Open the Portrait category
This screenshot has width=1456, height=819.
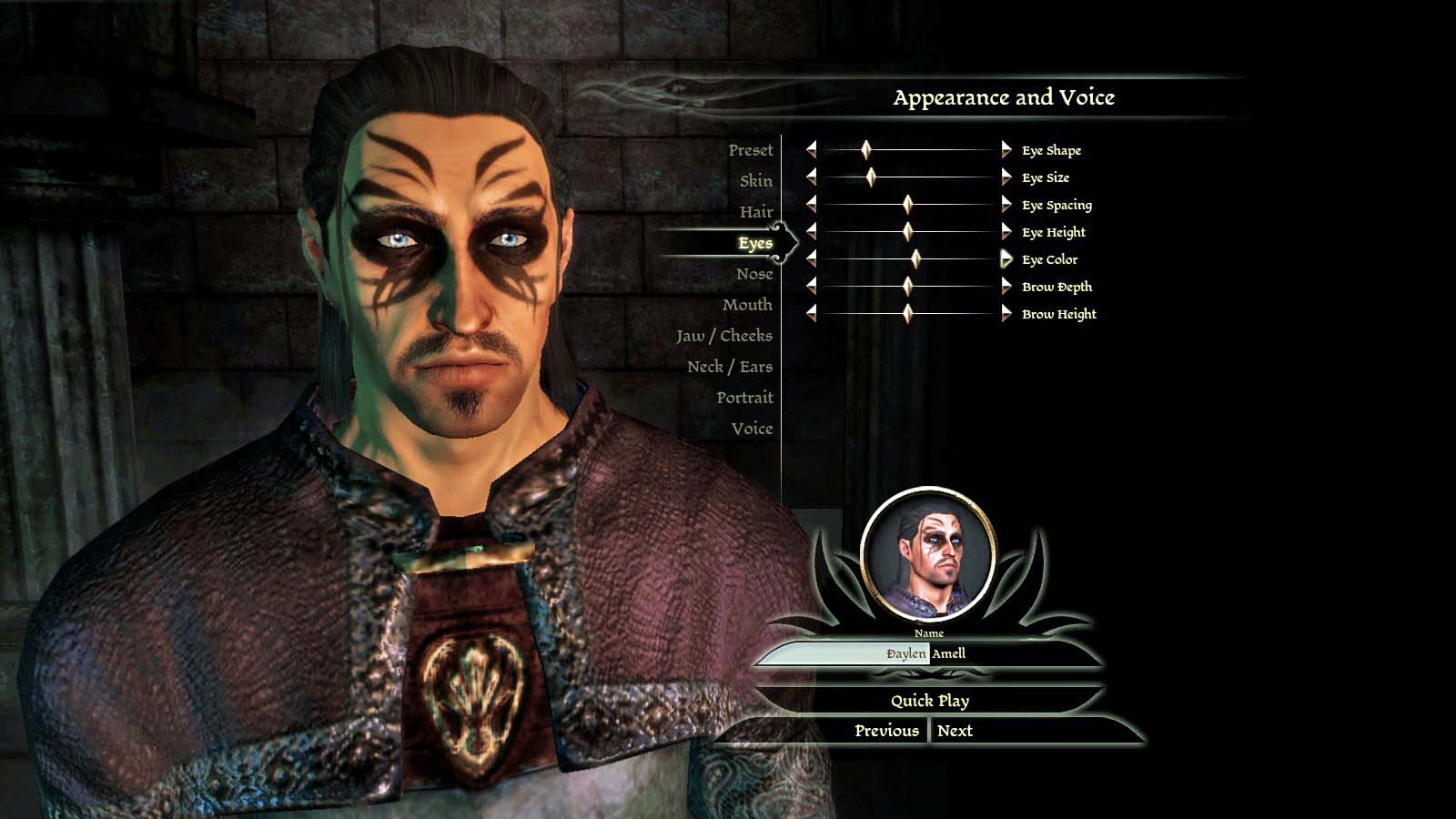coord(744,398)
